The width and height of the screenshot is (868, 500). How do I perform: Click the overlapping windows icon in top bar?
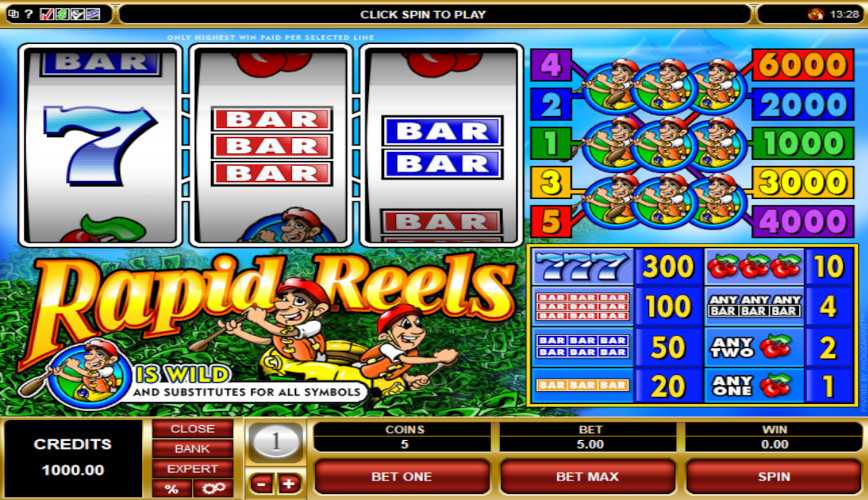(x=11, y=14)
